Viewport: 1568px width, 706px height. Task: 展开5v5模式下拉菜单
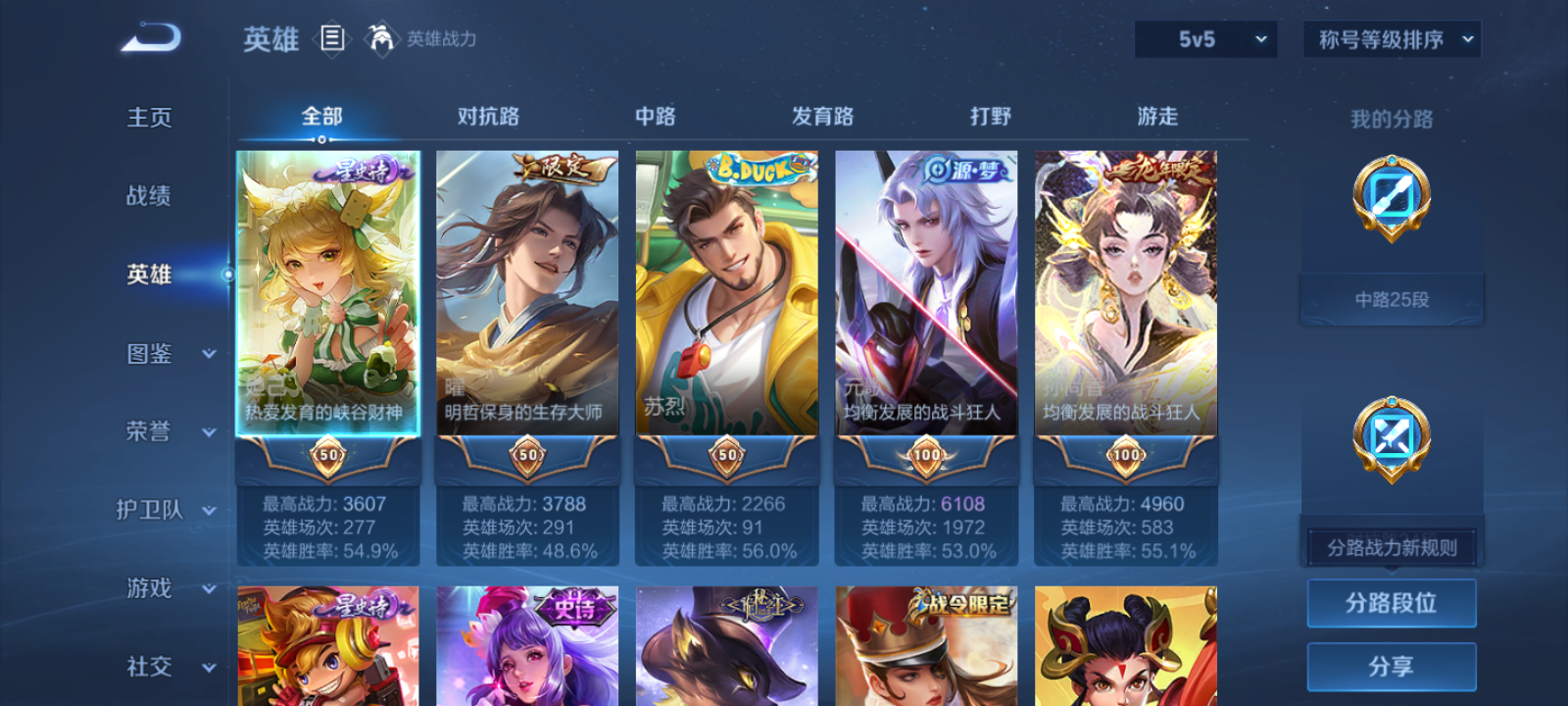click(x=1206, y=40)
